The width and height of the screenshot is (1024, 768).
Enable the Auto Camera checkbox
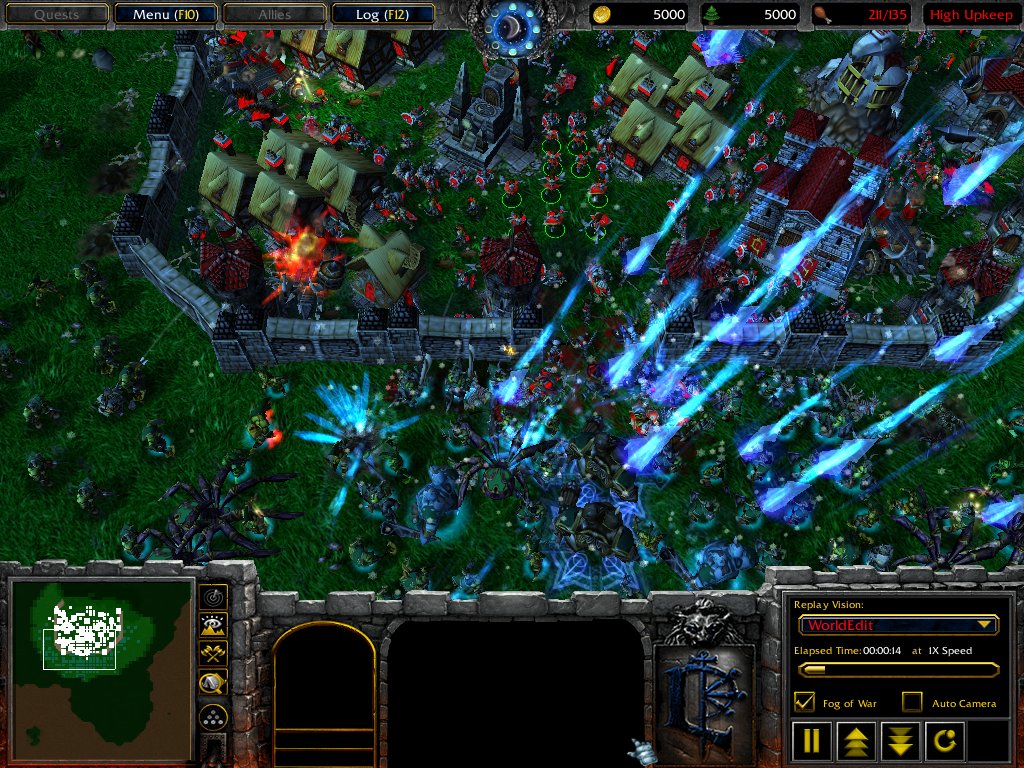(x=912, y=702)
